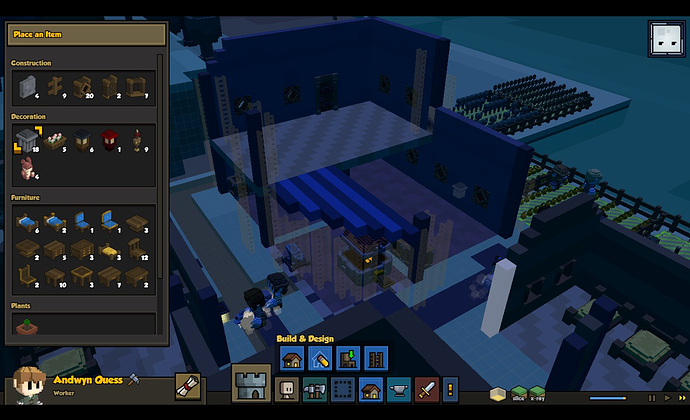Open the citizens menu with the face icon
Image resolution: width=690 pixels, height=420 pixels.
[287, 389]
